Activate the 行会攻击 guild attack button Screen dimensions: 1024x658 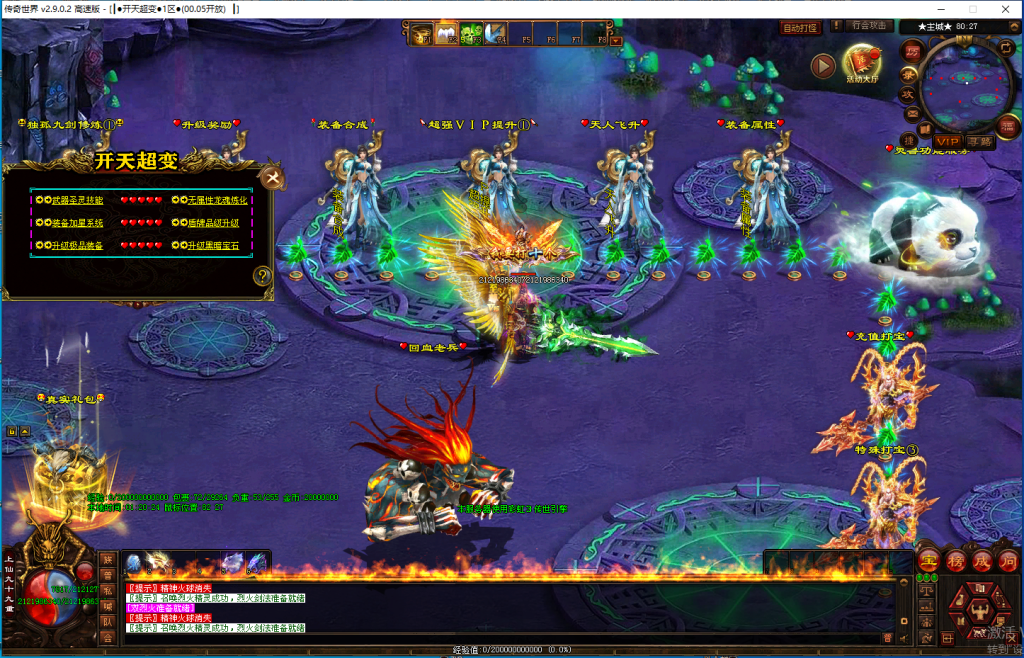pos(868,26)
